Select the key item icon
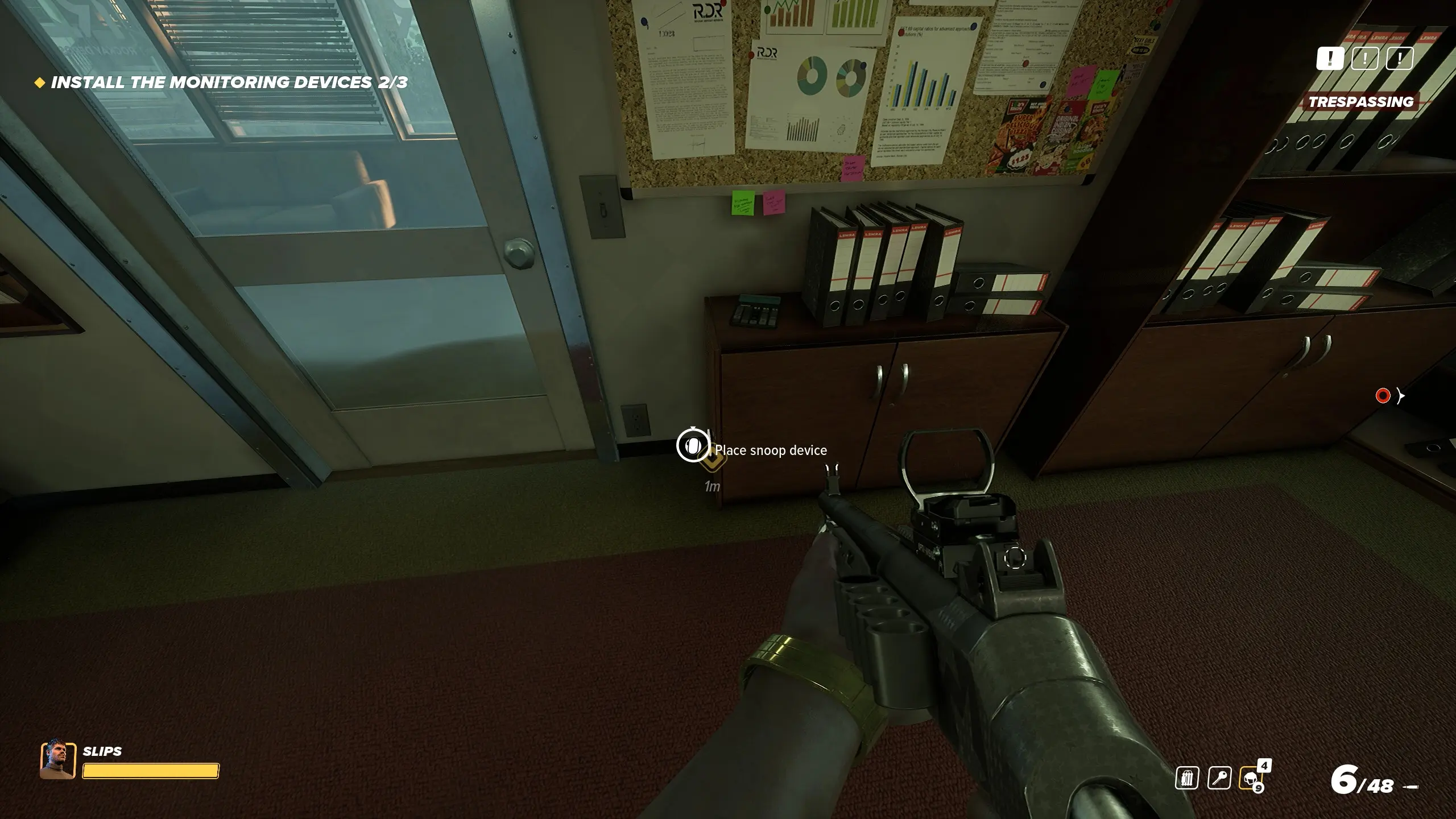This screenshot has width=1456, height=819. point(1219,778)
